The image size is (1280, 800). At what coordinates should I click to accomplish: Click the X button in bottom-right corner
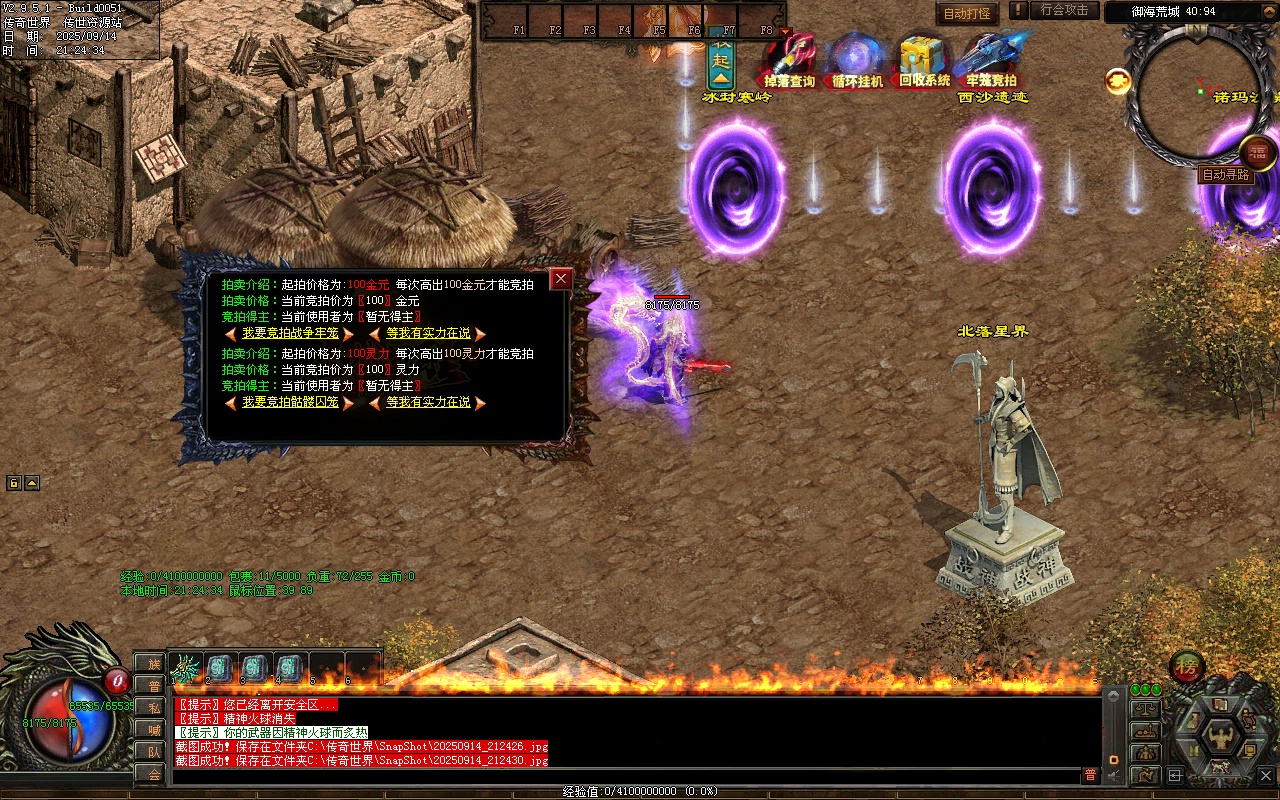click(x=1266, y=774)
